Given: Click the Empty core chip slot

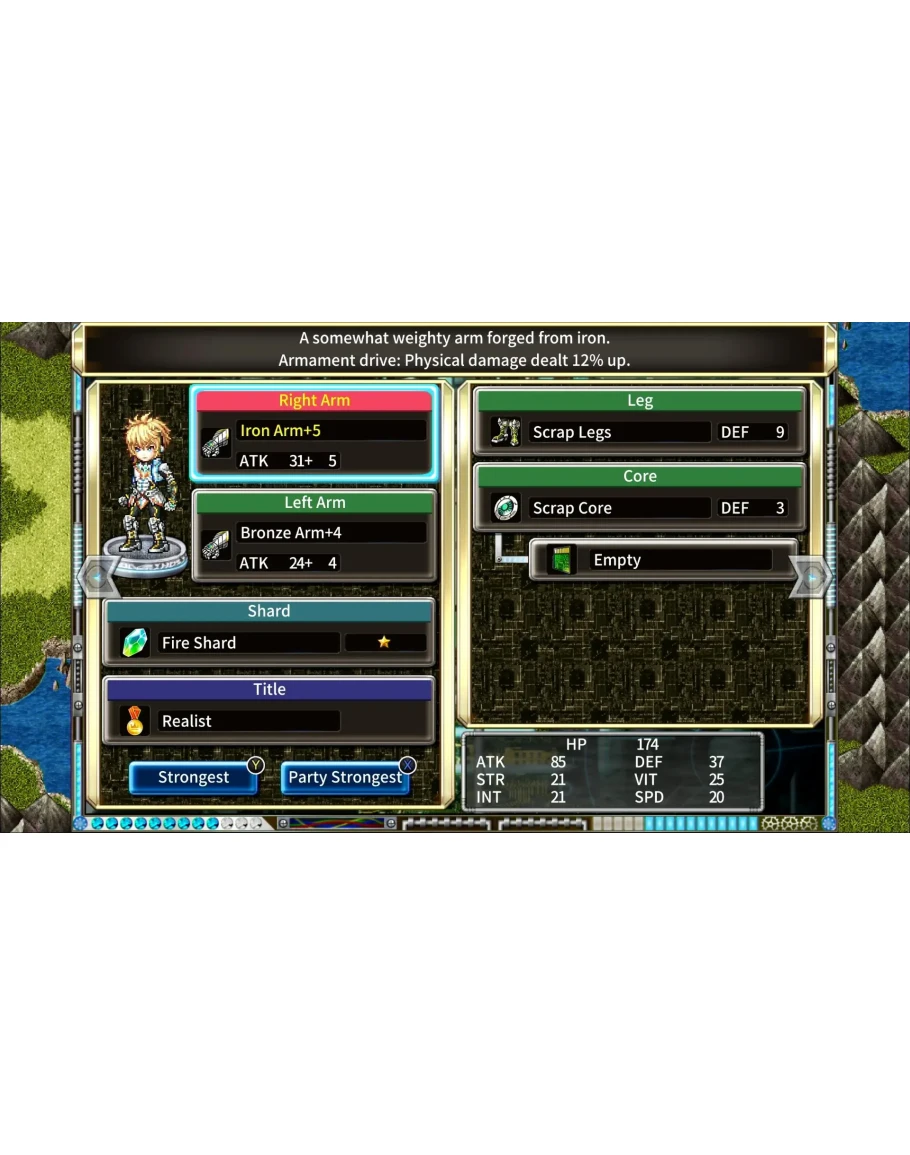Looking at the screenshot, I should pos(661,560).
